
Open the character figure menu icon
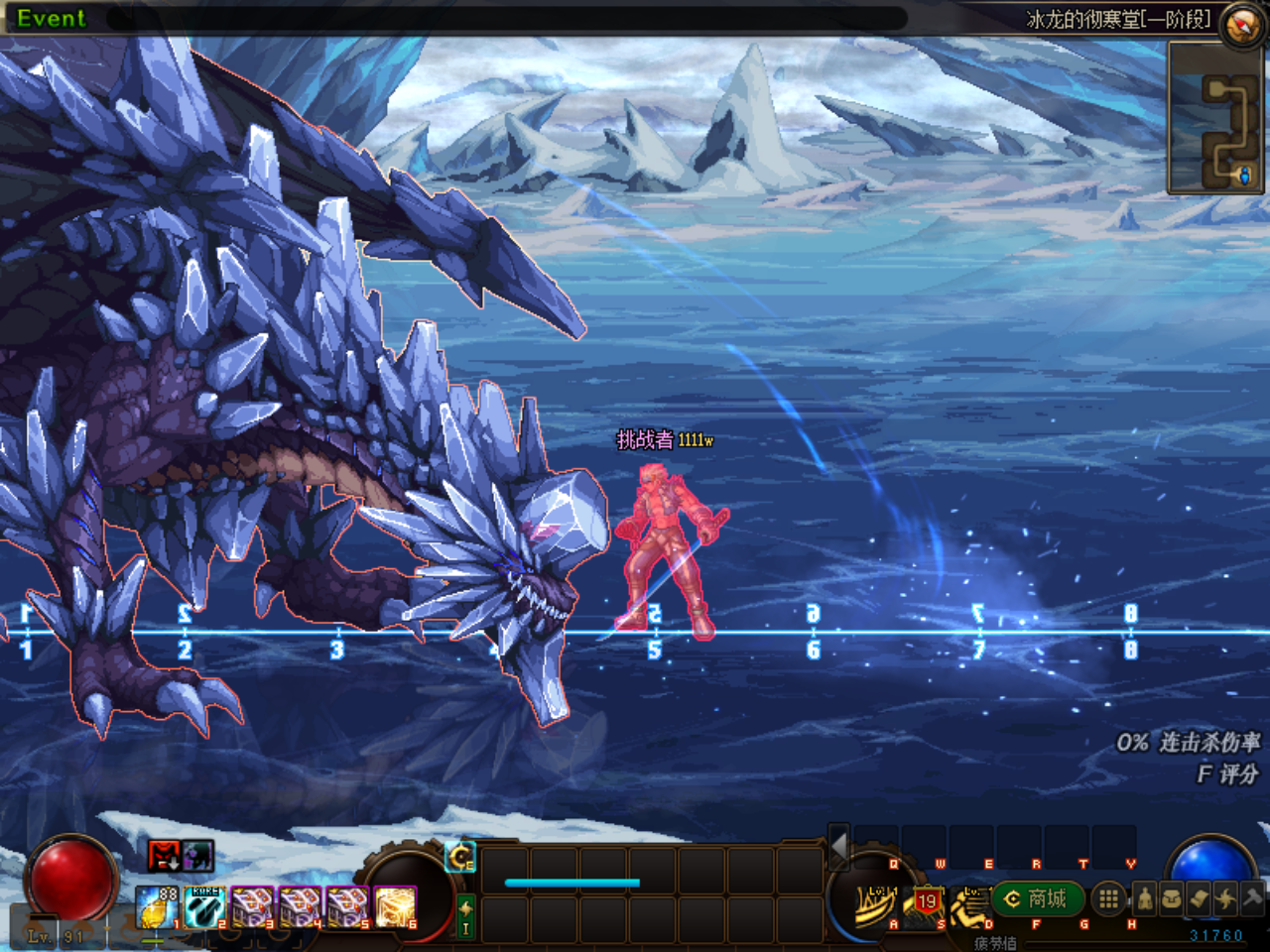(x=1144, y=899)
